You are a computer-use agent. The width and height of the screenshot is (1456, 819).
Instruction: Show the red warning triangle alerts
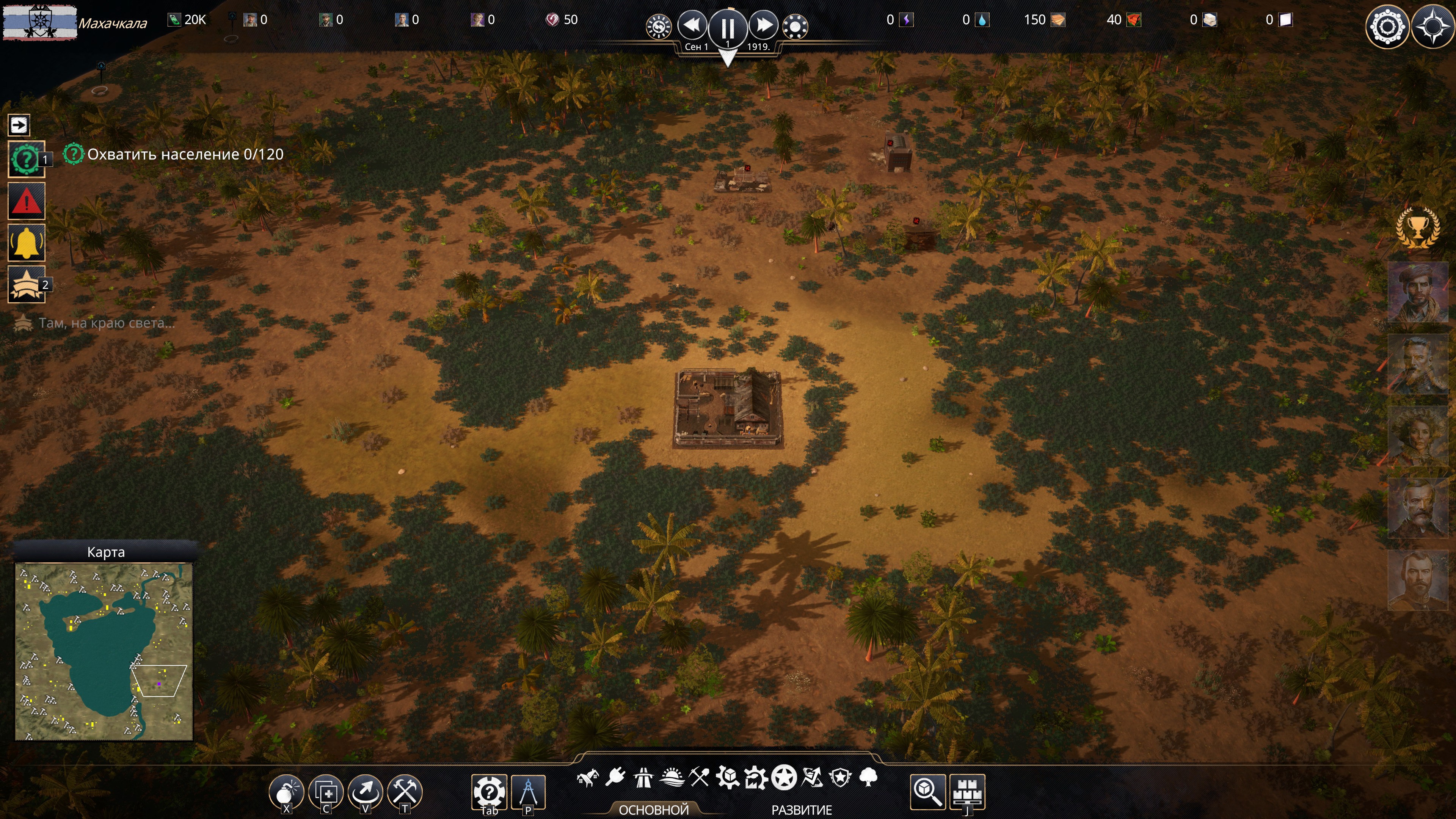coord(26,201)
